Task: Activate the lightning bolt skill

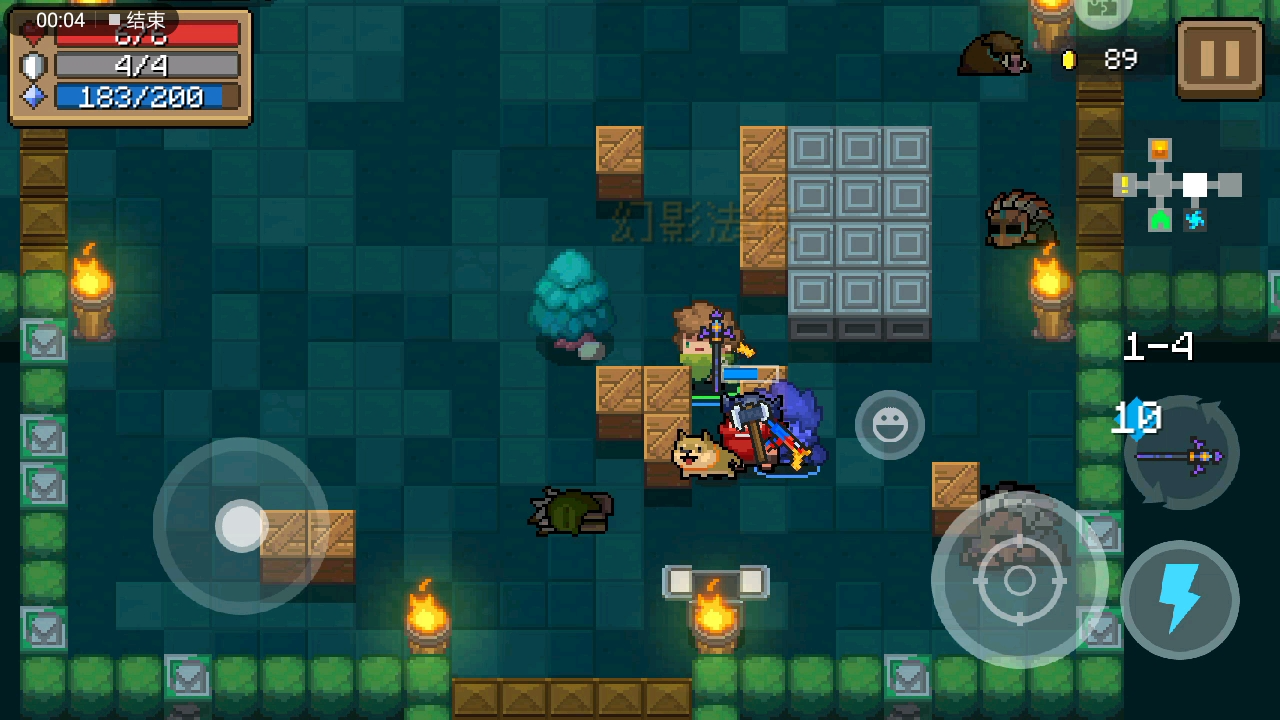Action: (x=1180, y=600)
